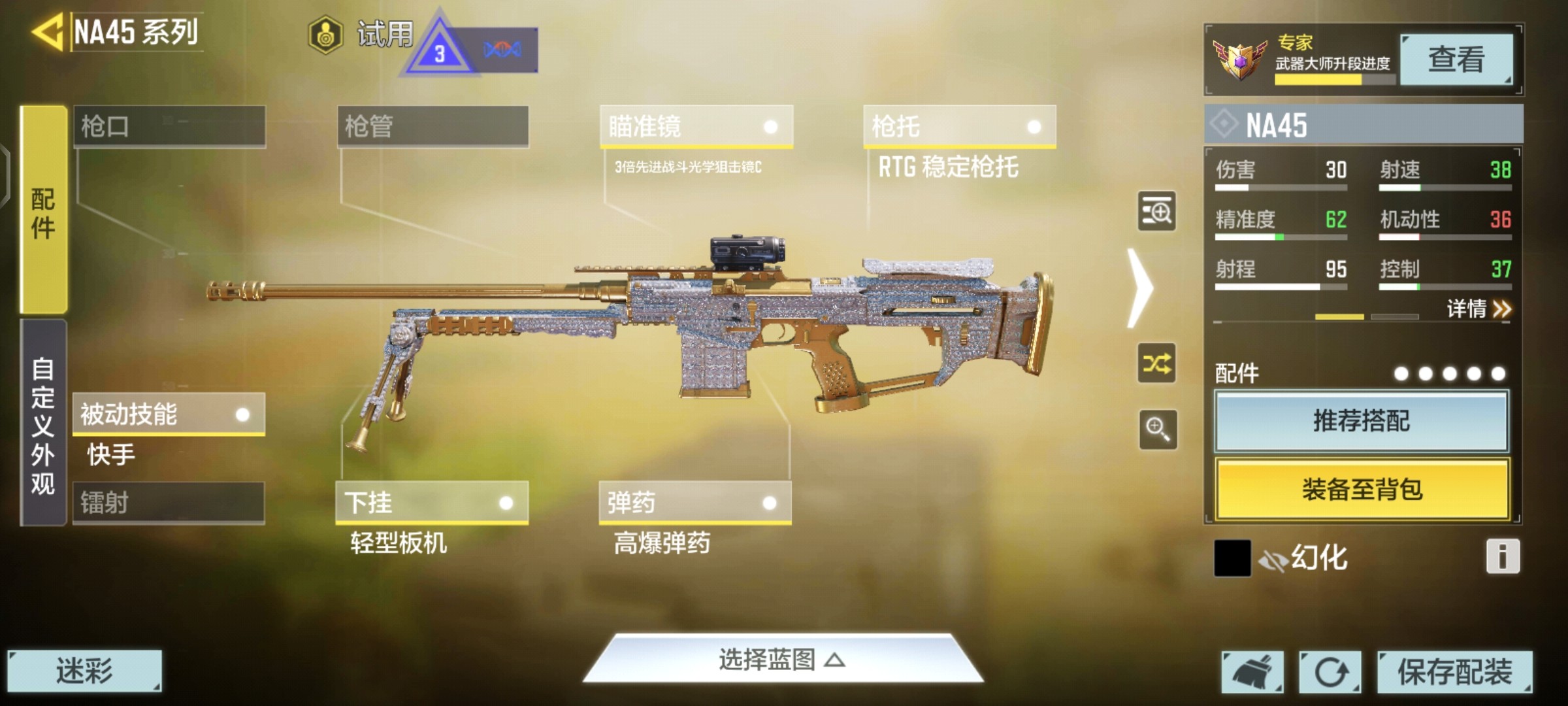Screen dimensions: 1568x706
Task: Go back using the yellow arrow
Action: [x=48, y=31]
